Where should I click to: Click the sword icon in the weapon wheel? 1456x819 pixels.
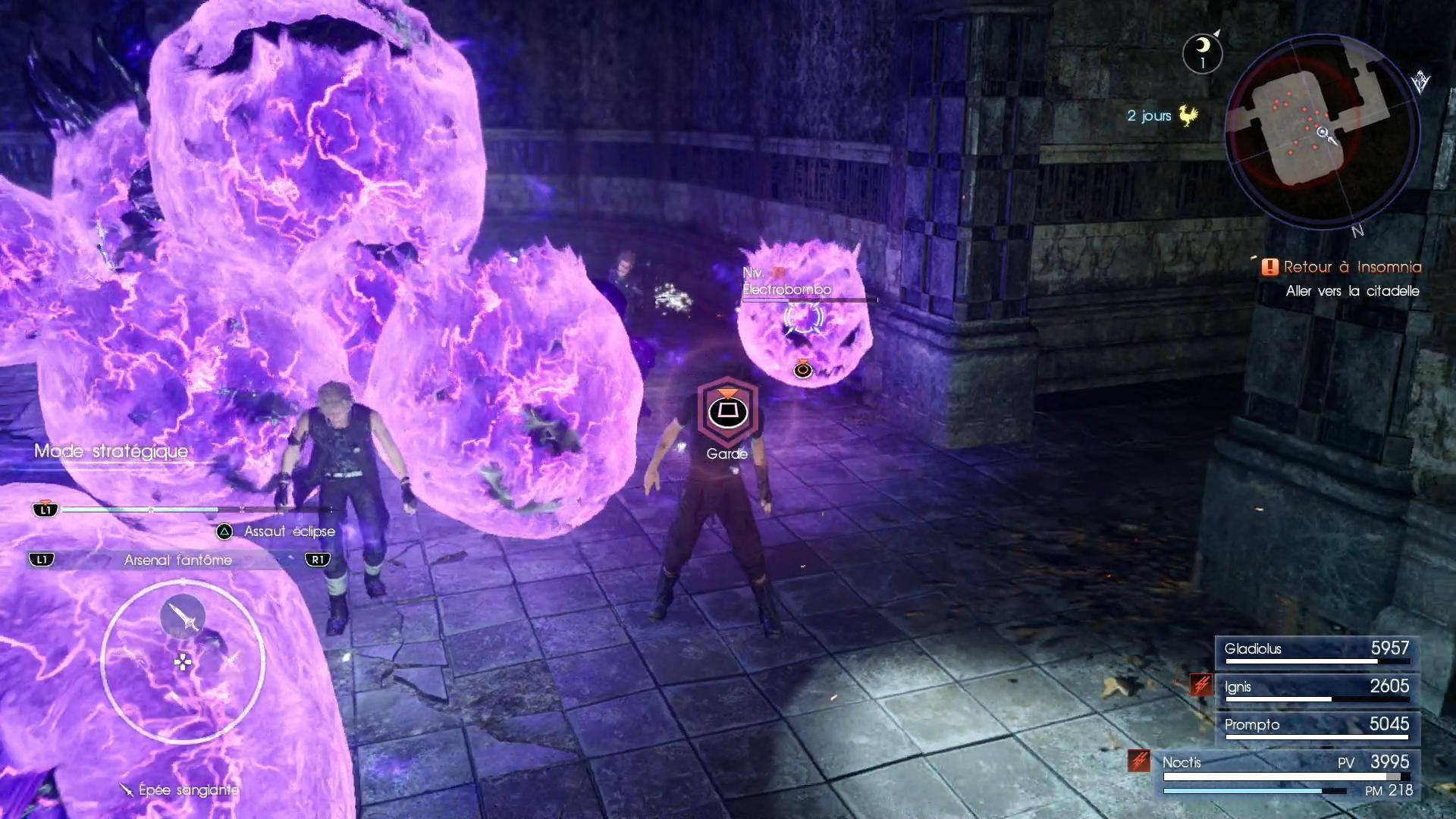point(183,616)
